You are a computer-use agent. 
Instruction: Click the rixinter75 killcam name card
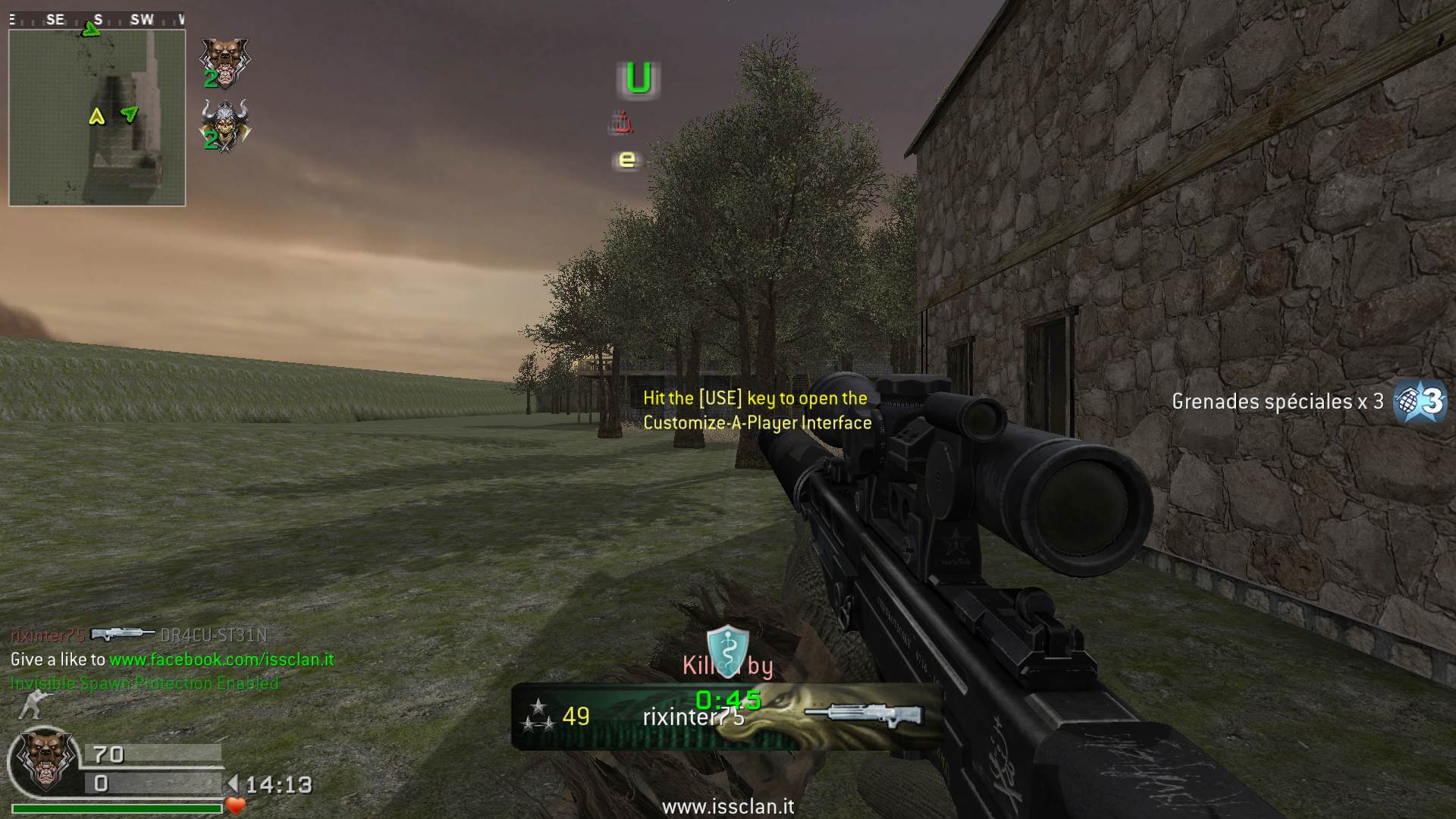pos(726,717)
